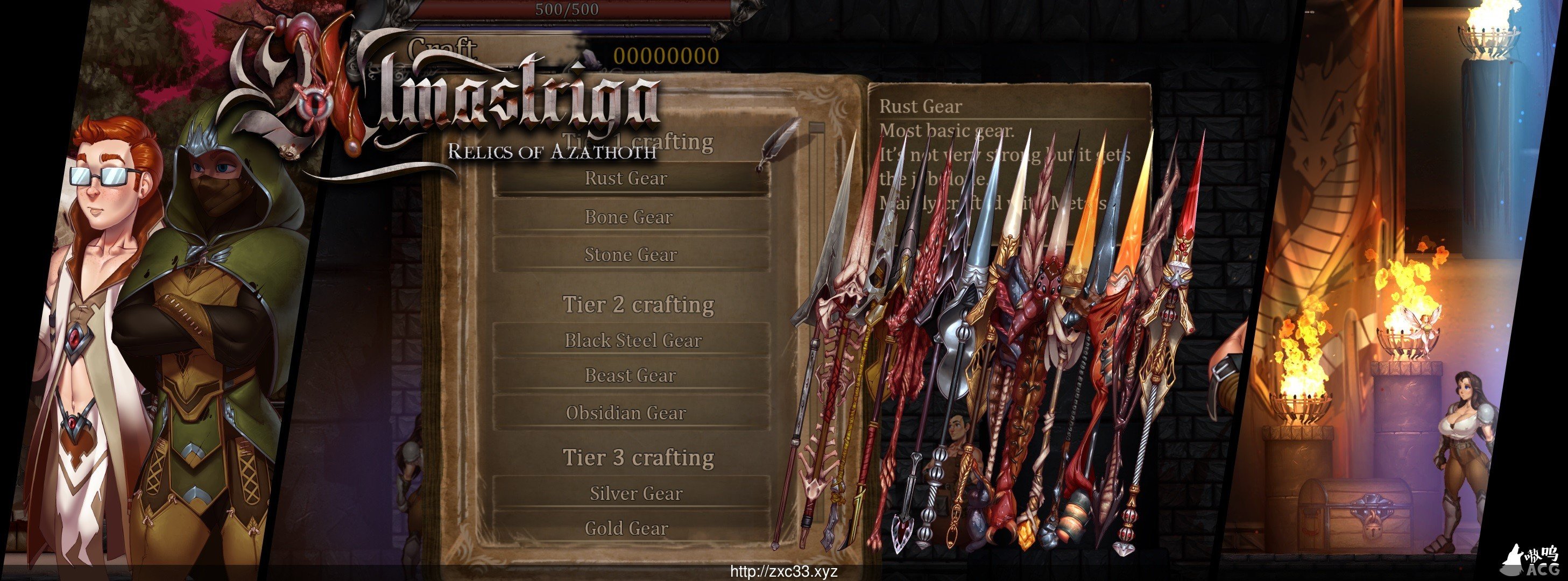Choose the Obsidian Gear entry

coord(626,413)
